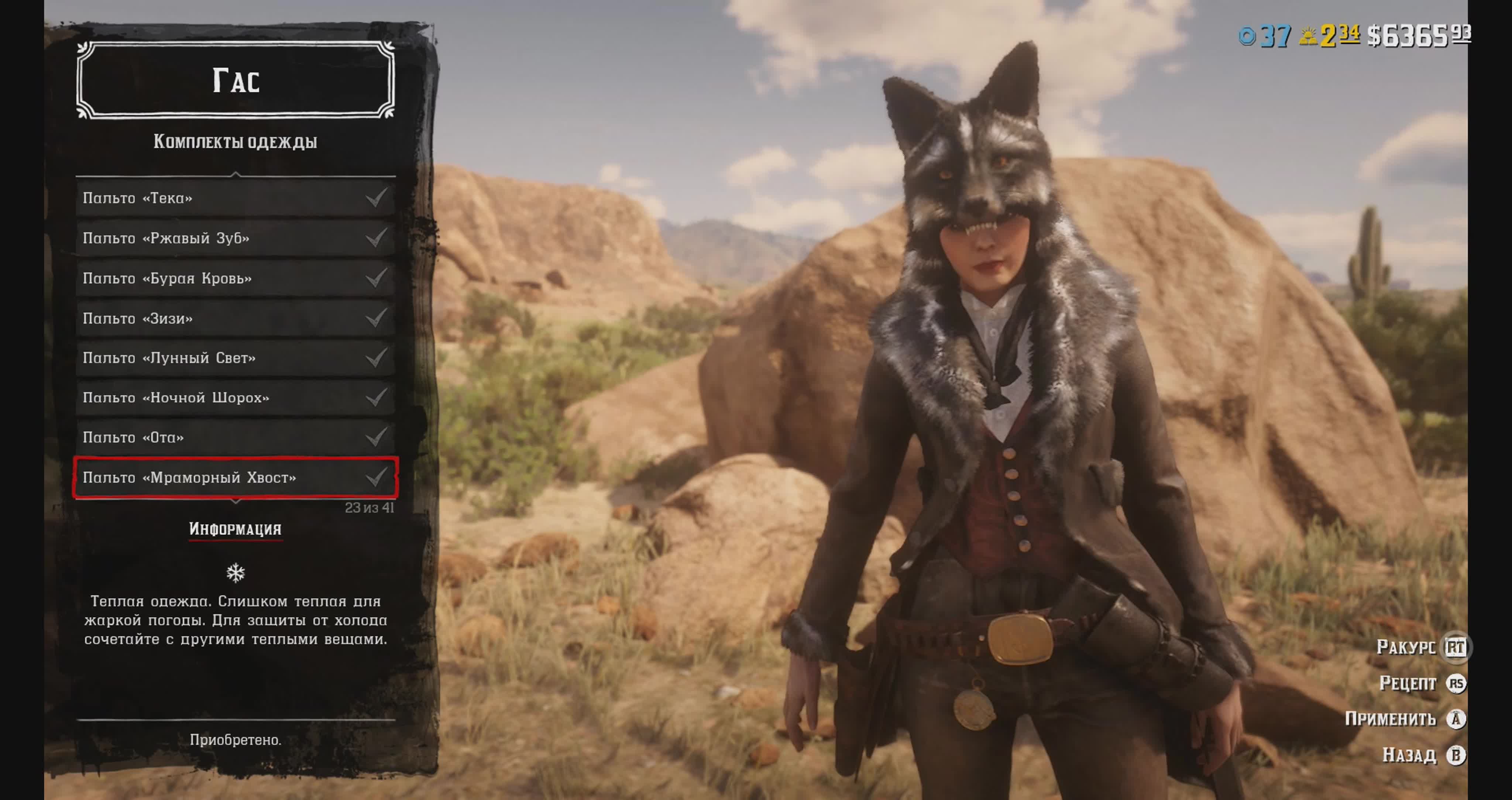
Task: Choose the Пальто «Лунный Свет» outfit
Action: [x=235, y=358]
